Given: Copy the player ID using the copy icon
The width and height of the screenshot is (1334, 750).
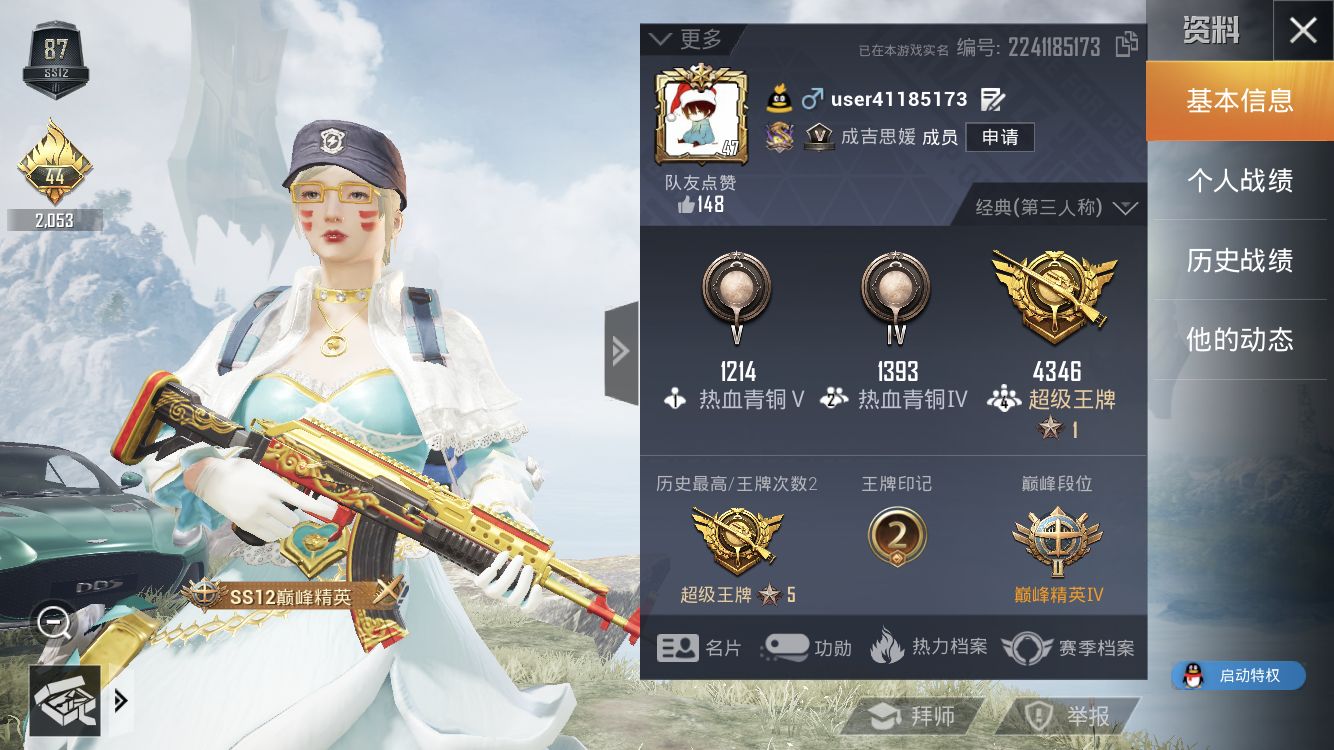Looking at the screenshot, I should pos(1125,46).
